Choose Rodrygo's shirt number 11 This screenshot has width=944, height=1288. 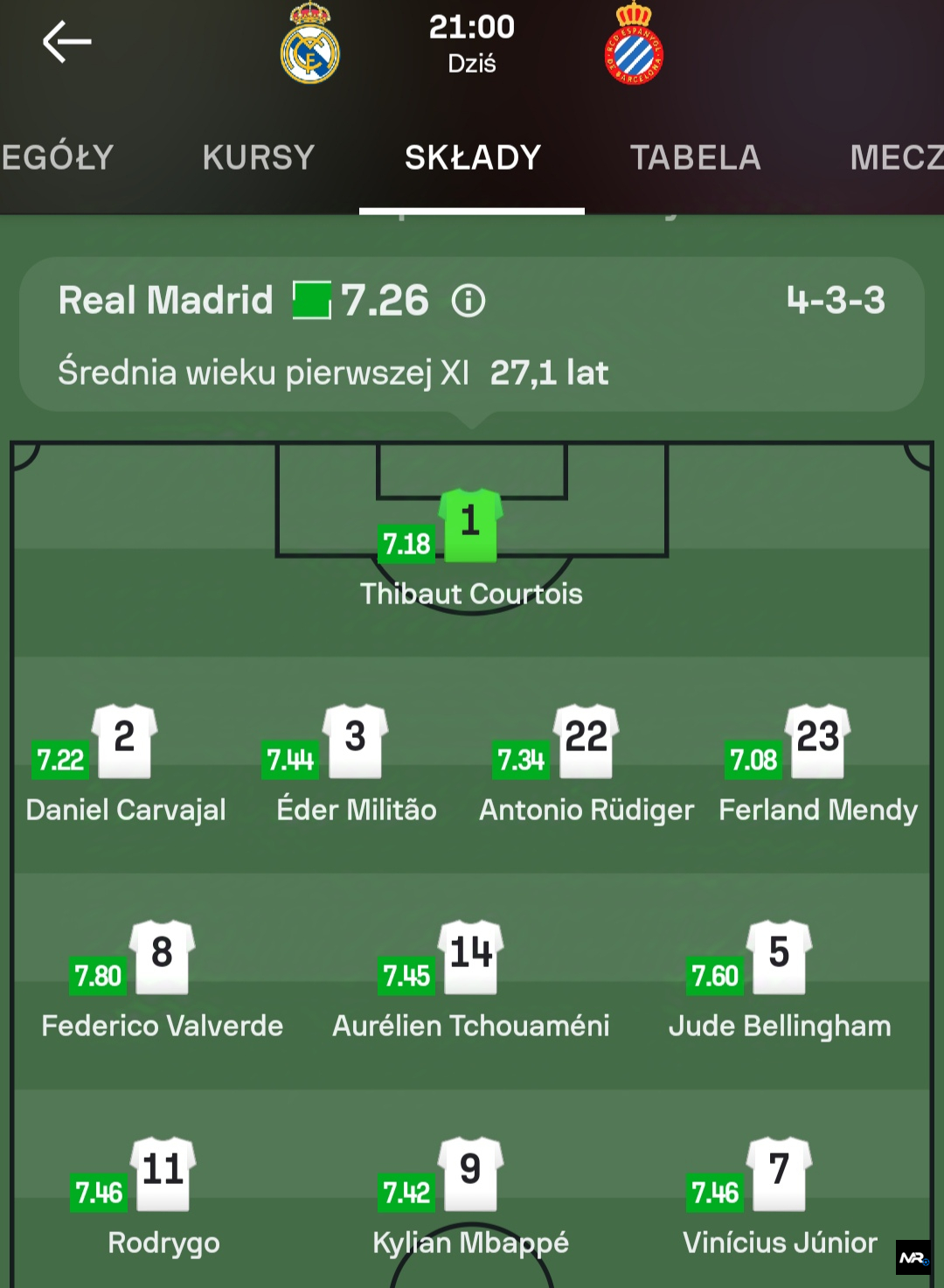tap(163, 1173)
